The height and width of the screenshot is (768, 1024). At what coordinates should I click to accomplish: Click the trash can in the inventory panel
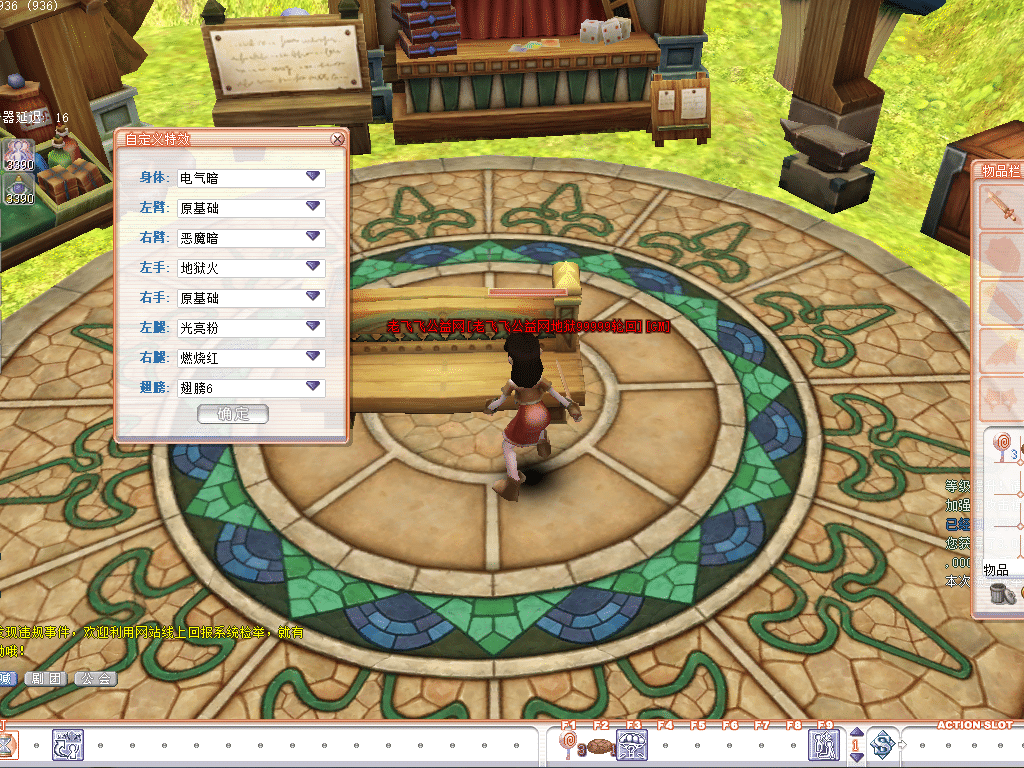coord(1002,593)
